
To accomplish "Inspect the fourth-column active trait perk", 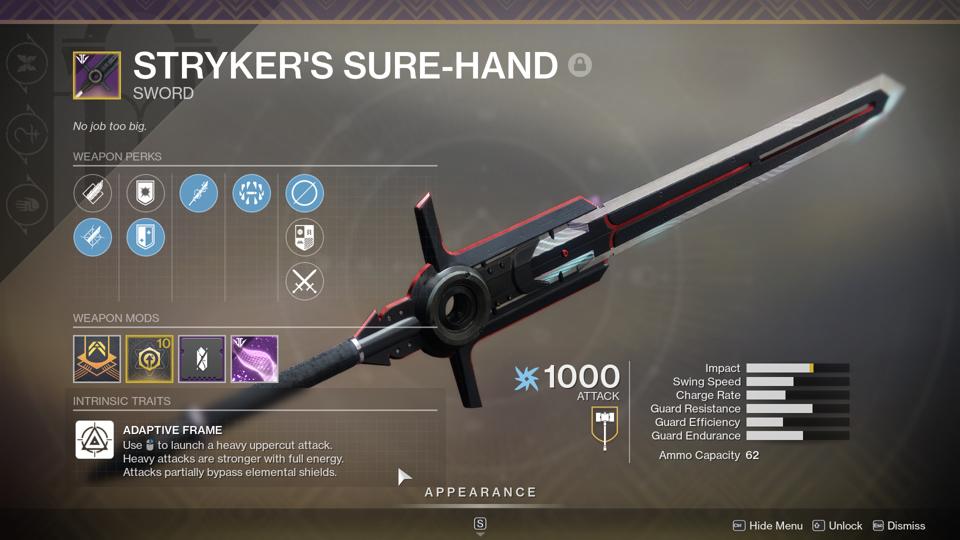I will click(x=251, y=193).
